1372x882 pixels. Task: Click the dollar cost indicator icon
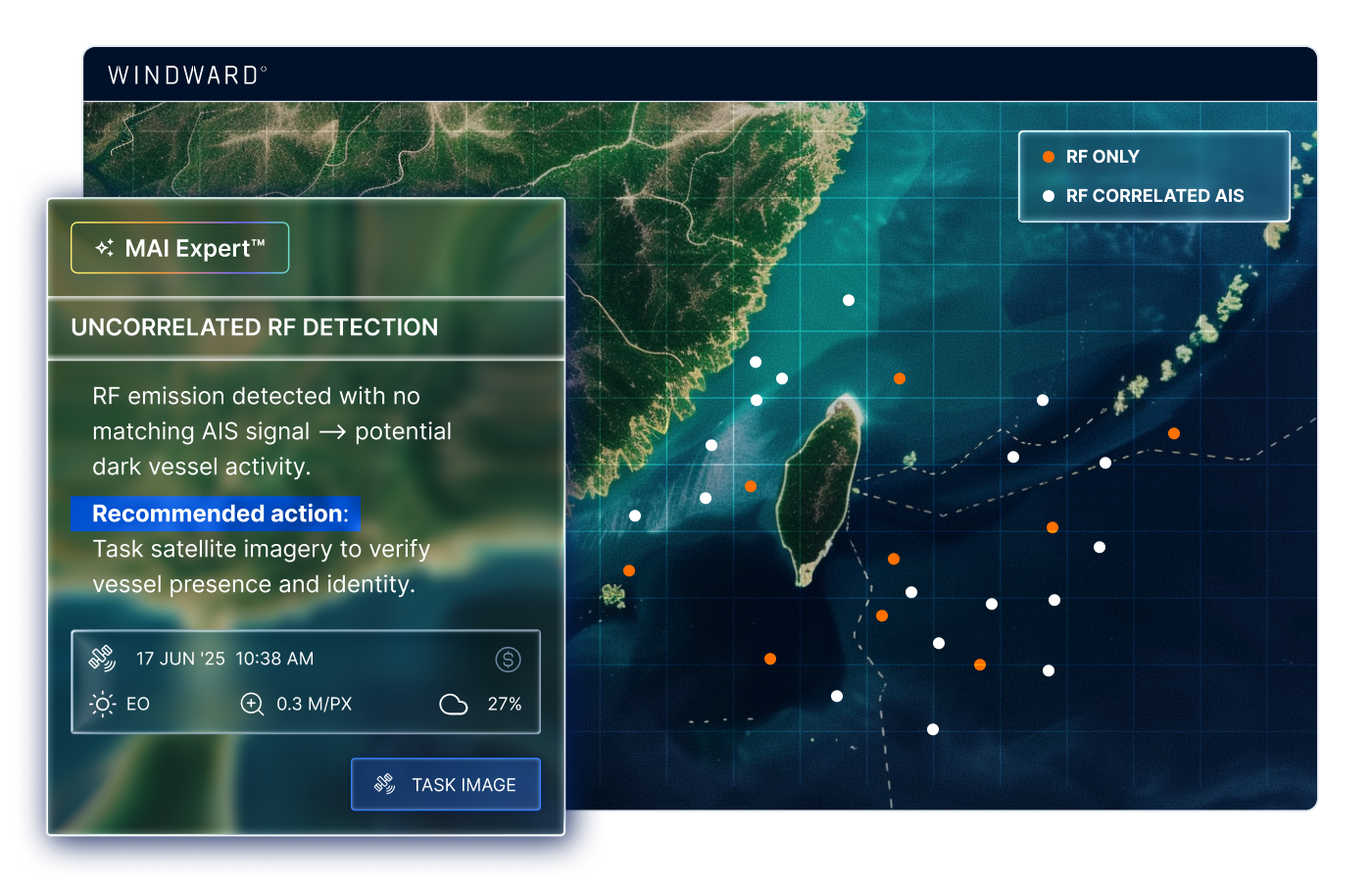508,659
